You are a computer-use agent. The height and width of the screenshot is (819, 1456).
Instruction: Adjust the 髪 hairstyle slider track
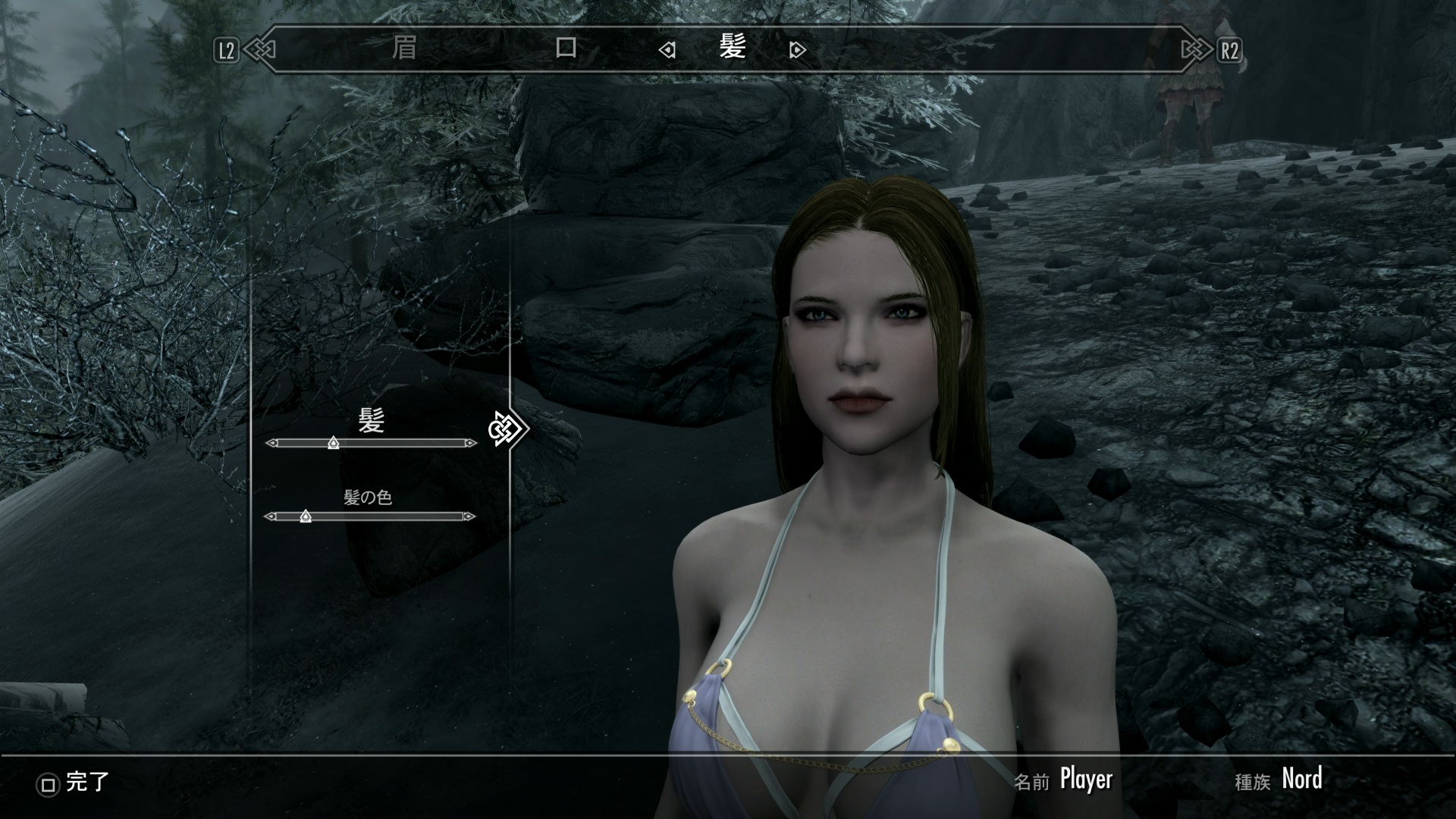(372, 443)
